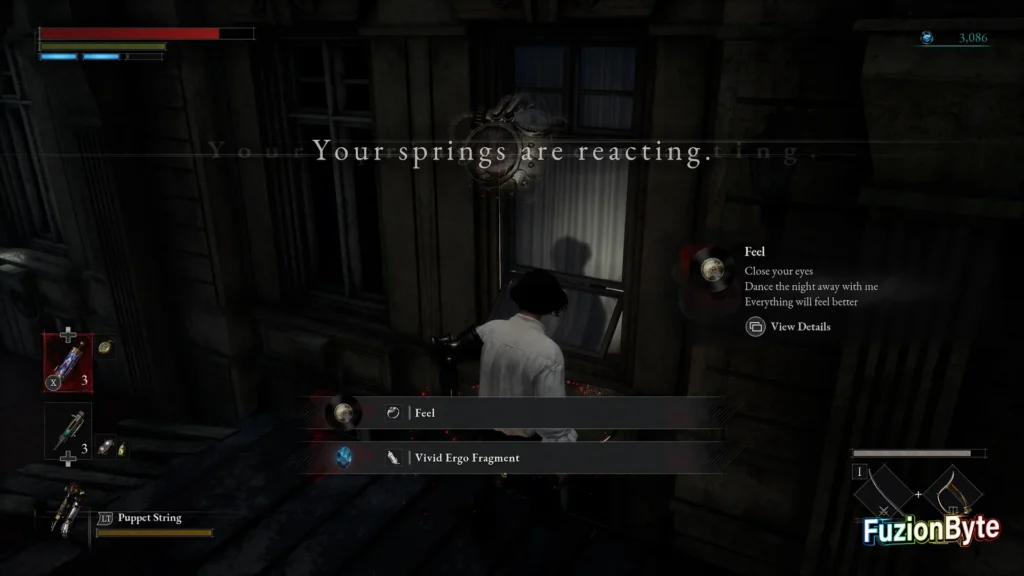Select the weapon handle icon
The width and height of the screenshot is (1024, 576).
[955, 495]
